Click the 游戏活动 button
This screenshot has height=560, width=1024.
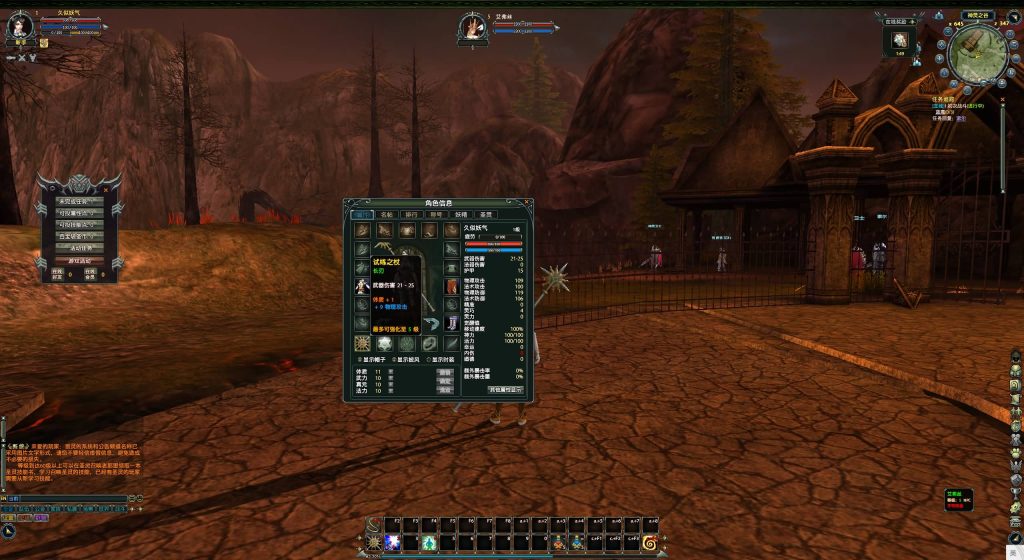pyautogui.click(x=79, y=260)
